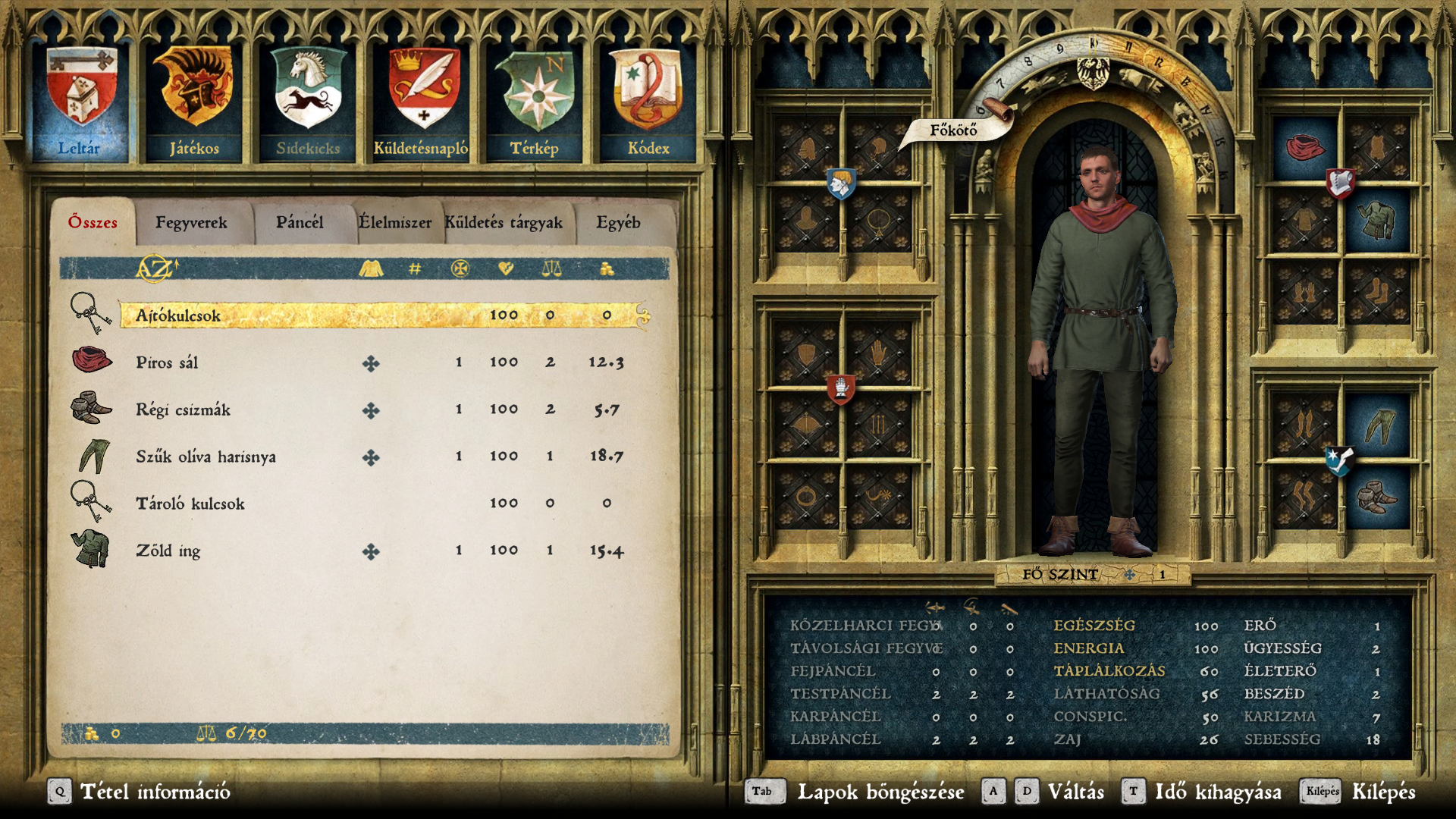The width and height of the screenshot is (1456, 819).
Task: Switch to the Fegyverek tab
Action: 191,223
